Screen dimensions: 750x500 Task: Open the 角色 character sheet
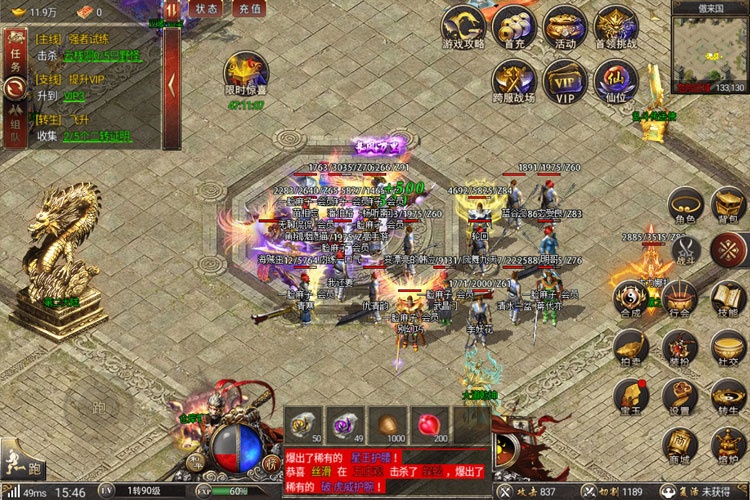pos(685,203)
